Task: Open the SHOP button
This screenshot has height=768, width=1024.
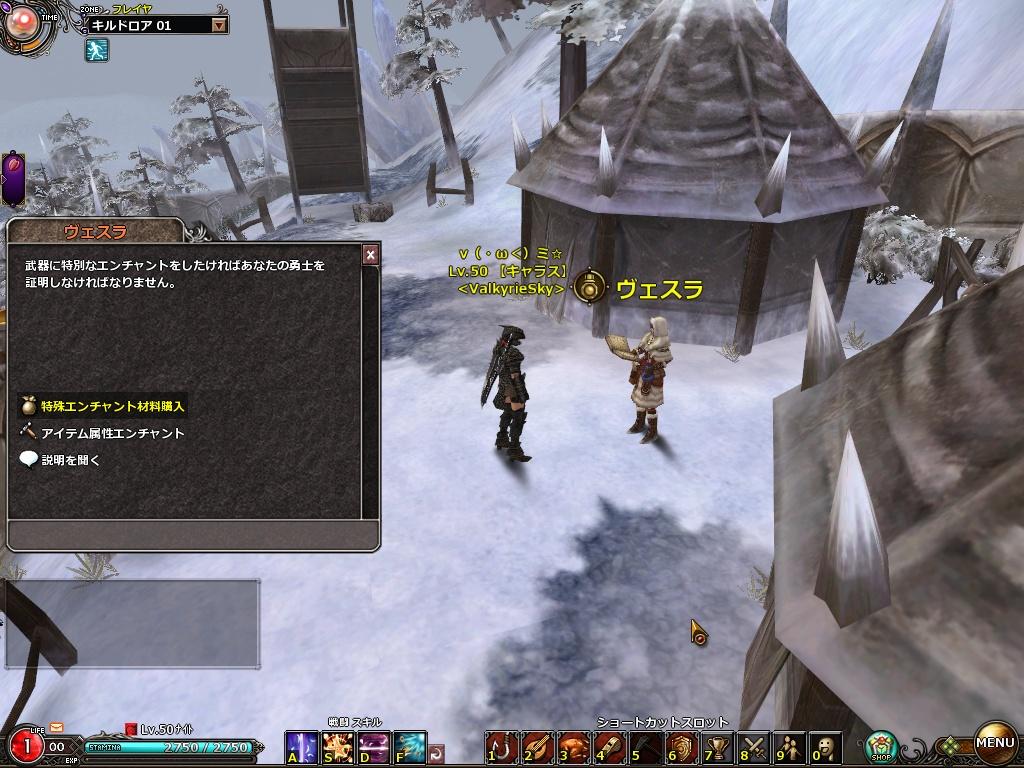Action: 881,746
